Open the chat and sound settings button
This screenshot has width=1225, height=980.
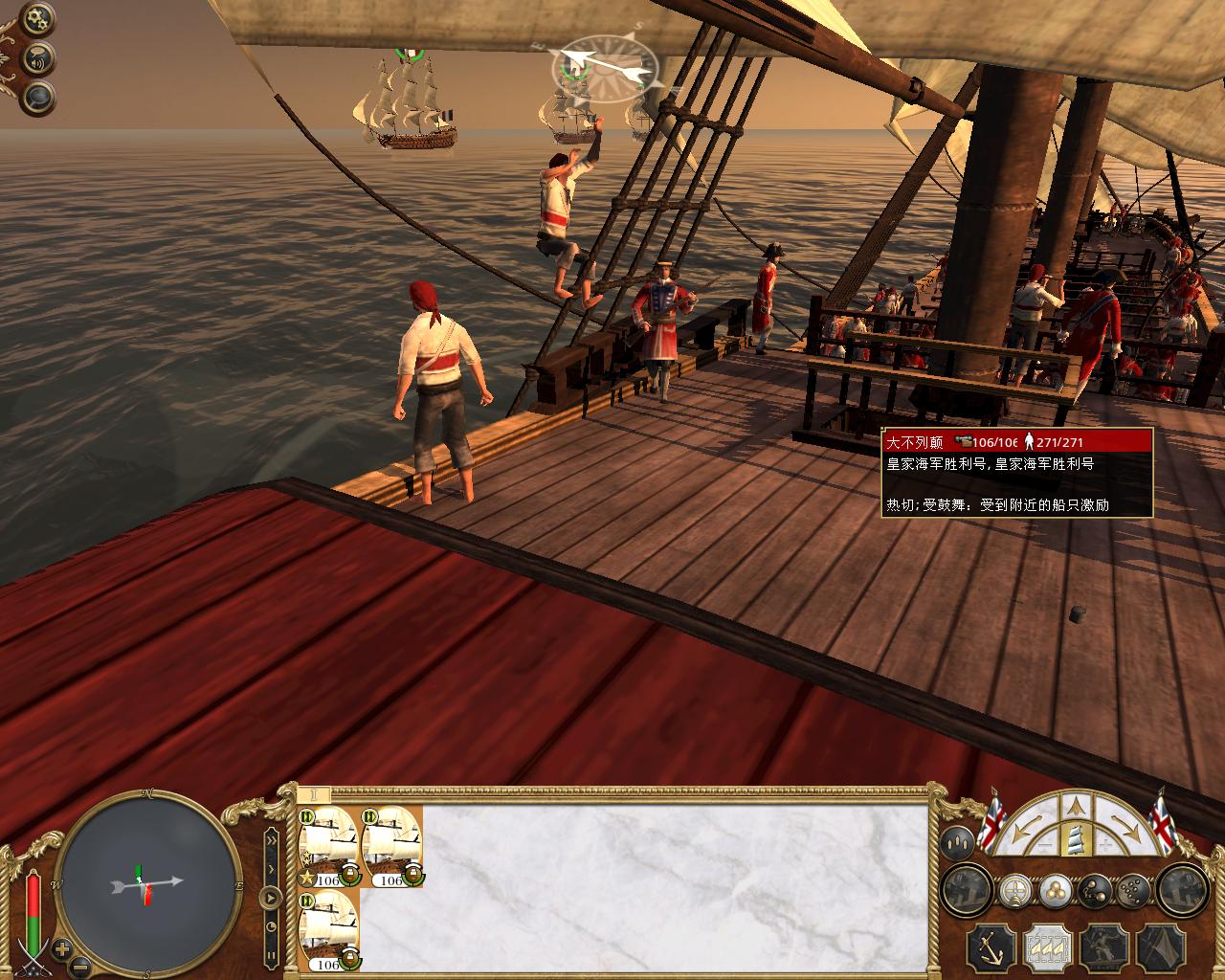pos(38,58)
